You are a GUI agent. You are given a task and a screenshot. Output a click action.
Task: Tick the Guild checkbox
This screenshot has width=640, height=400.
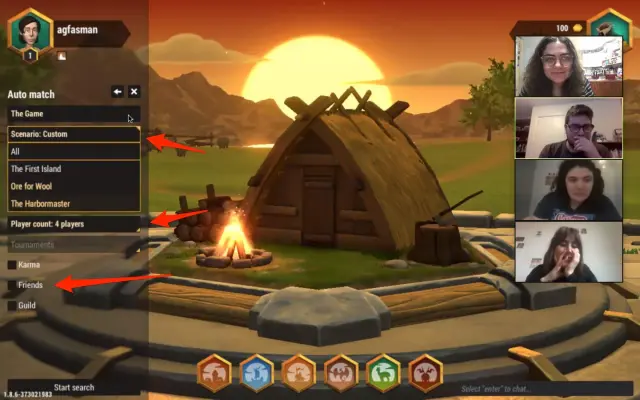pos(12,306)
